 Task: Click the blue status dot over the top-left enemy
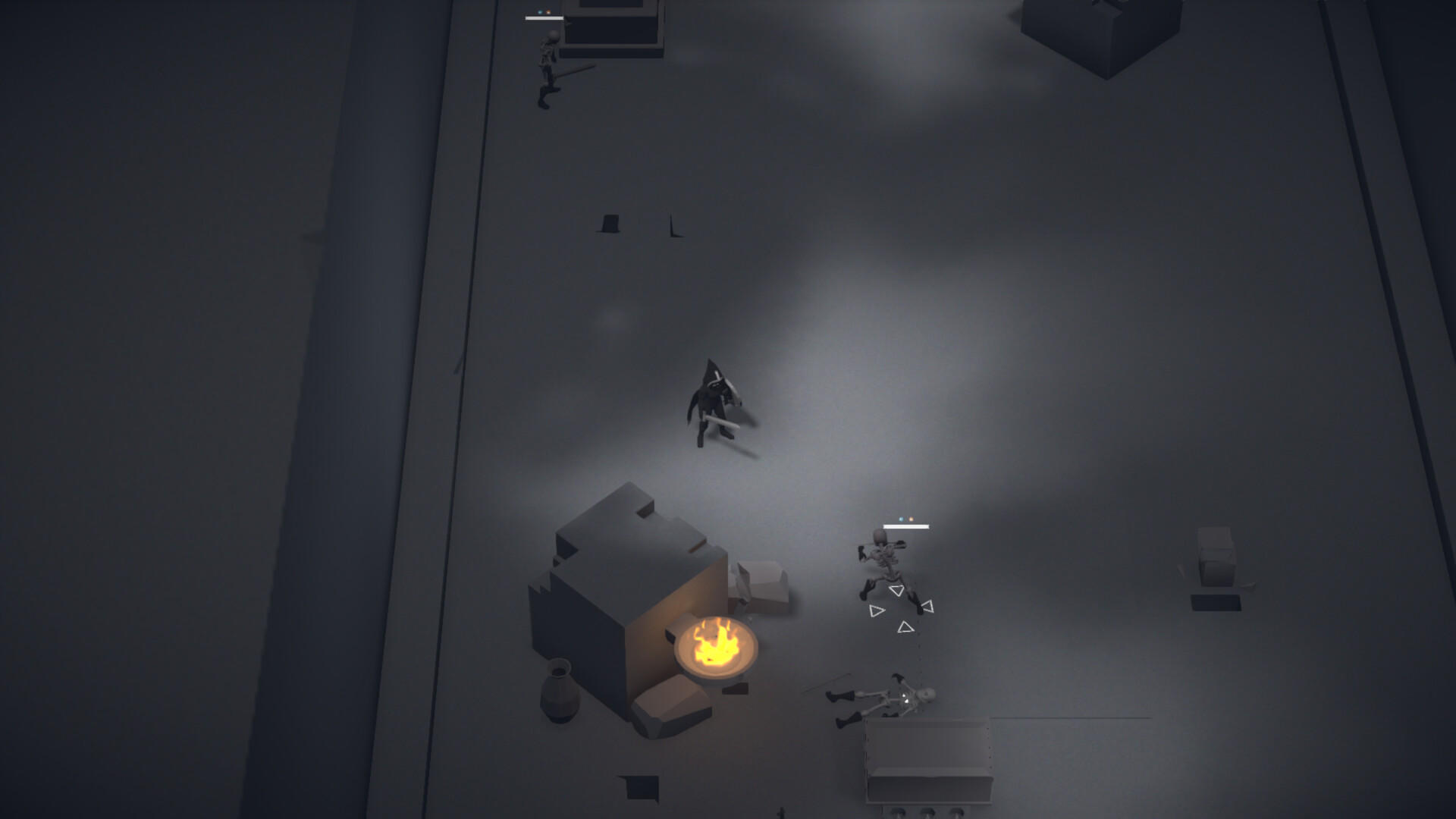click(540, 12)
